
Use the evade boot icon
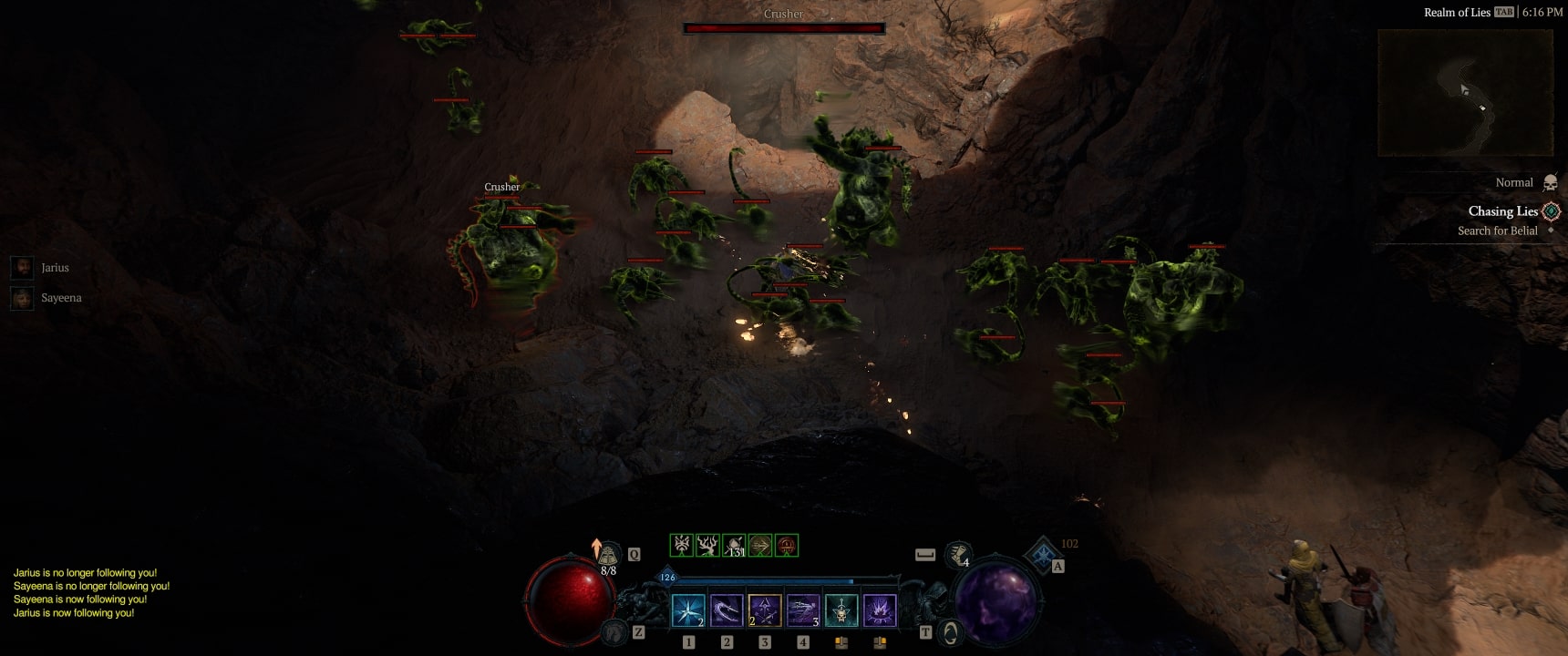(958, 554)
